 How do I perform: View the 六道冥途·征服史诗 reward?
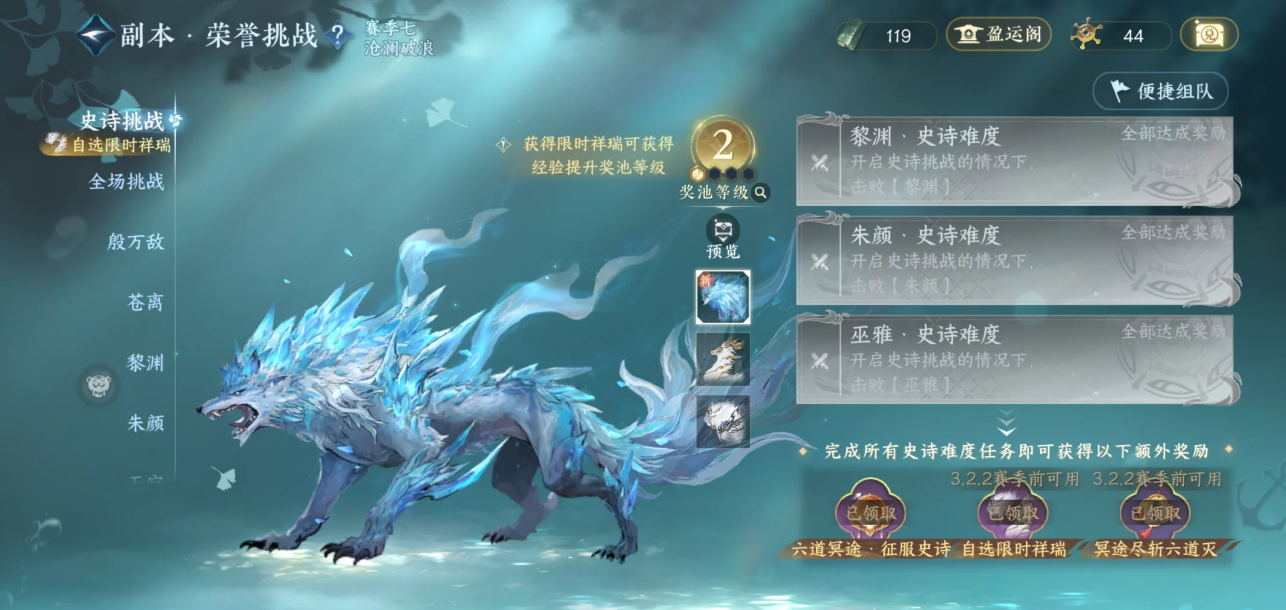pos(870,513)
